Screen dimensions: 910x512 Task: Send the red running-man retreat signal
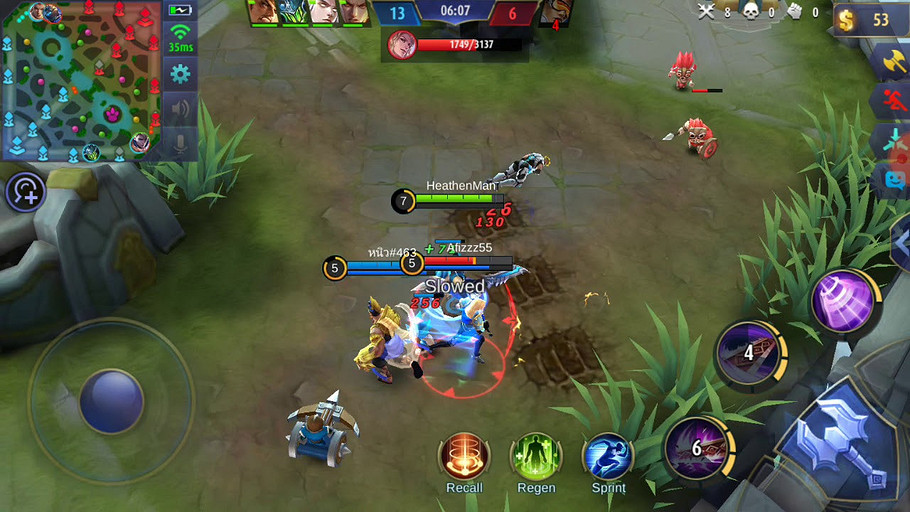click(x=893, y=100)
